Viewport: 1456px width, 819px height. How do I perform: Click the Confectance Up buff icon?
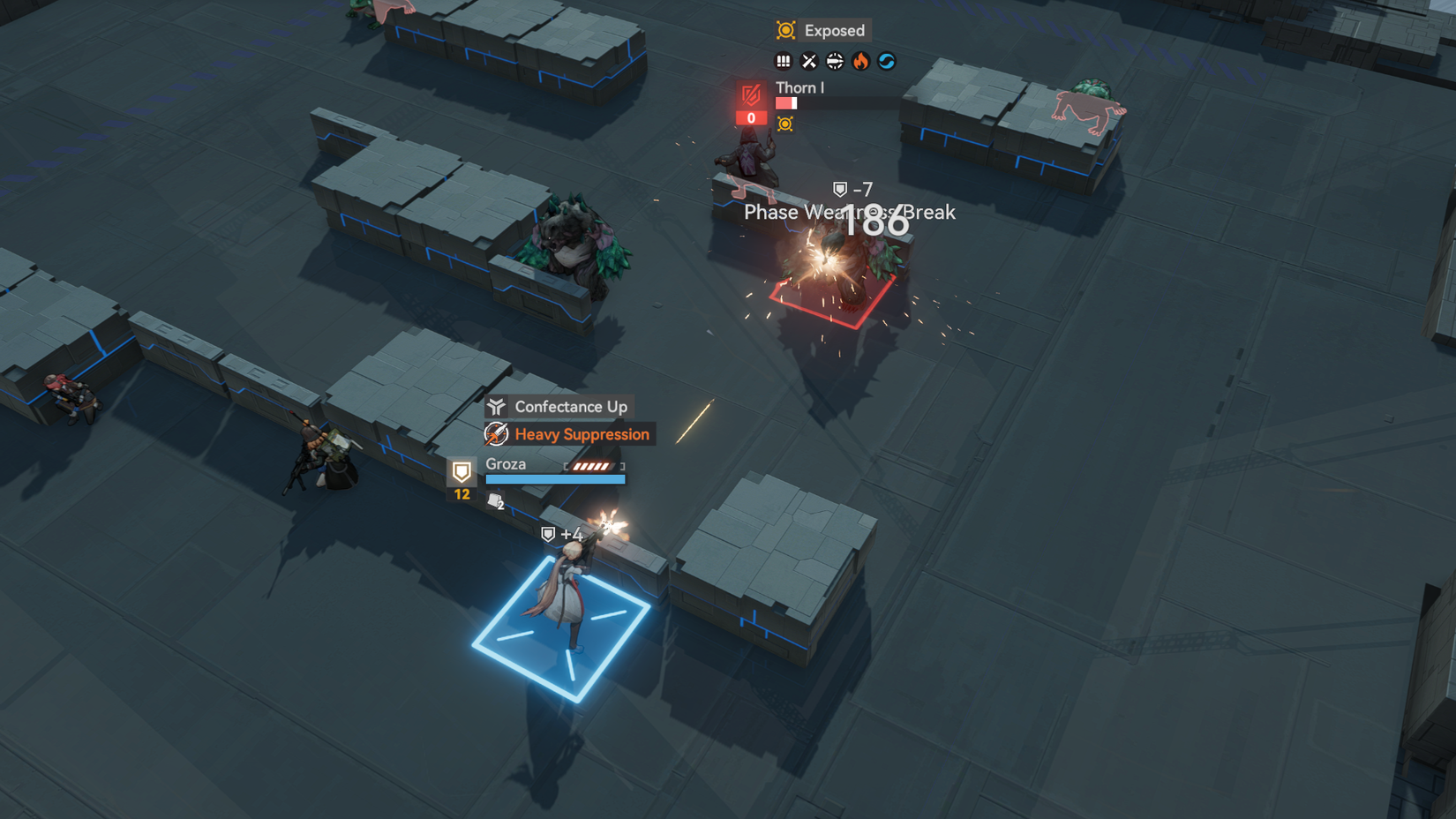click(x=496, y=406)
